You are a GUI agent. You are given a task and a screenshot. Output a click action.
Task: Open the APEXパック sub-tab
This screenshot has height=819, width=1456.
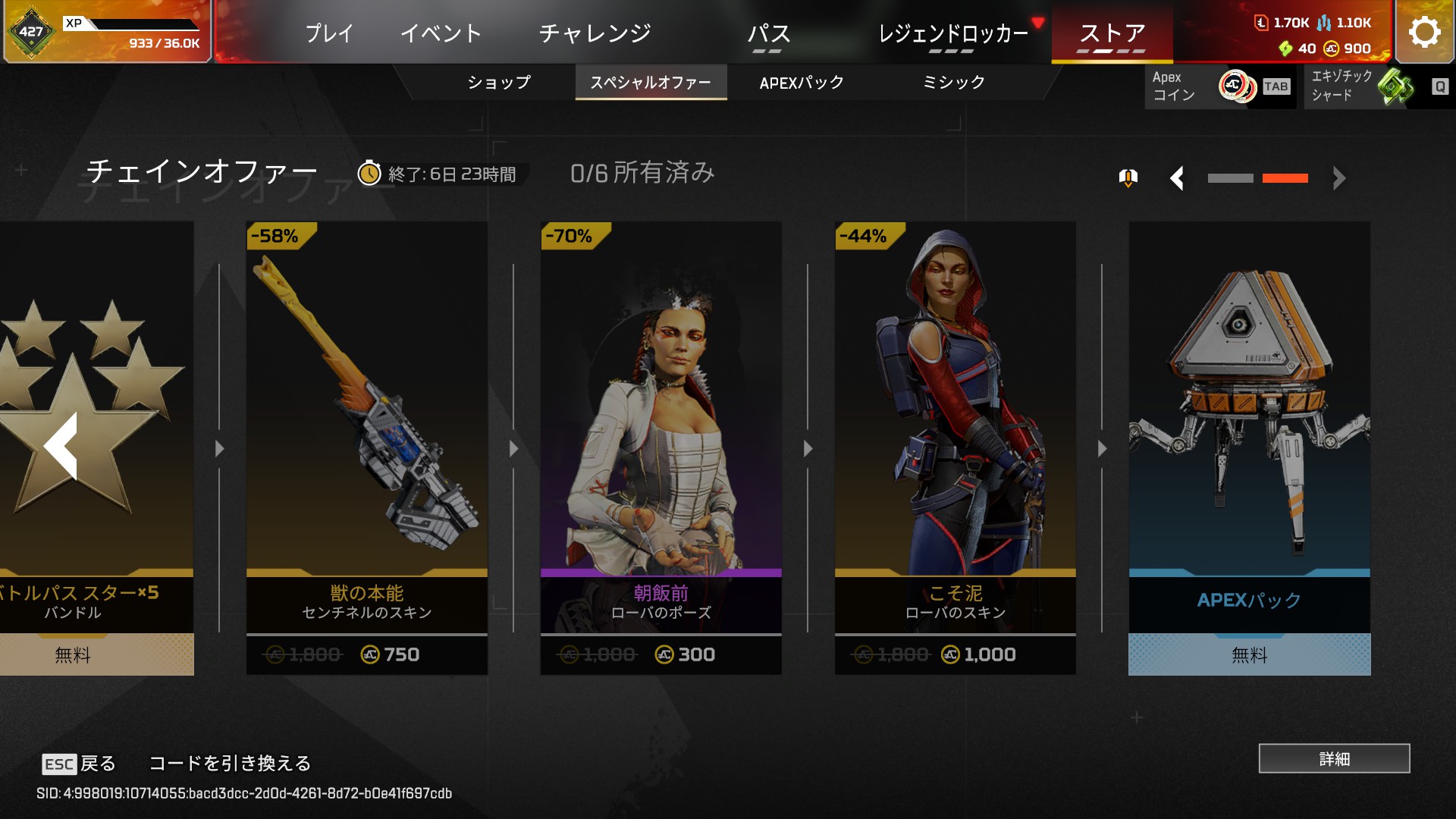(802, 82)
